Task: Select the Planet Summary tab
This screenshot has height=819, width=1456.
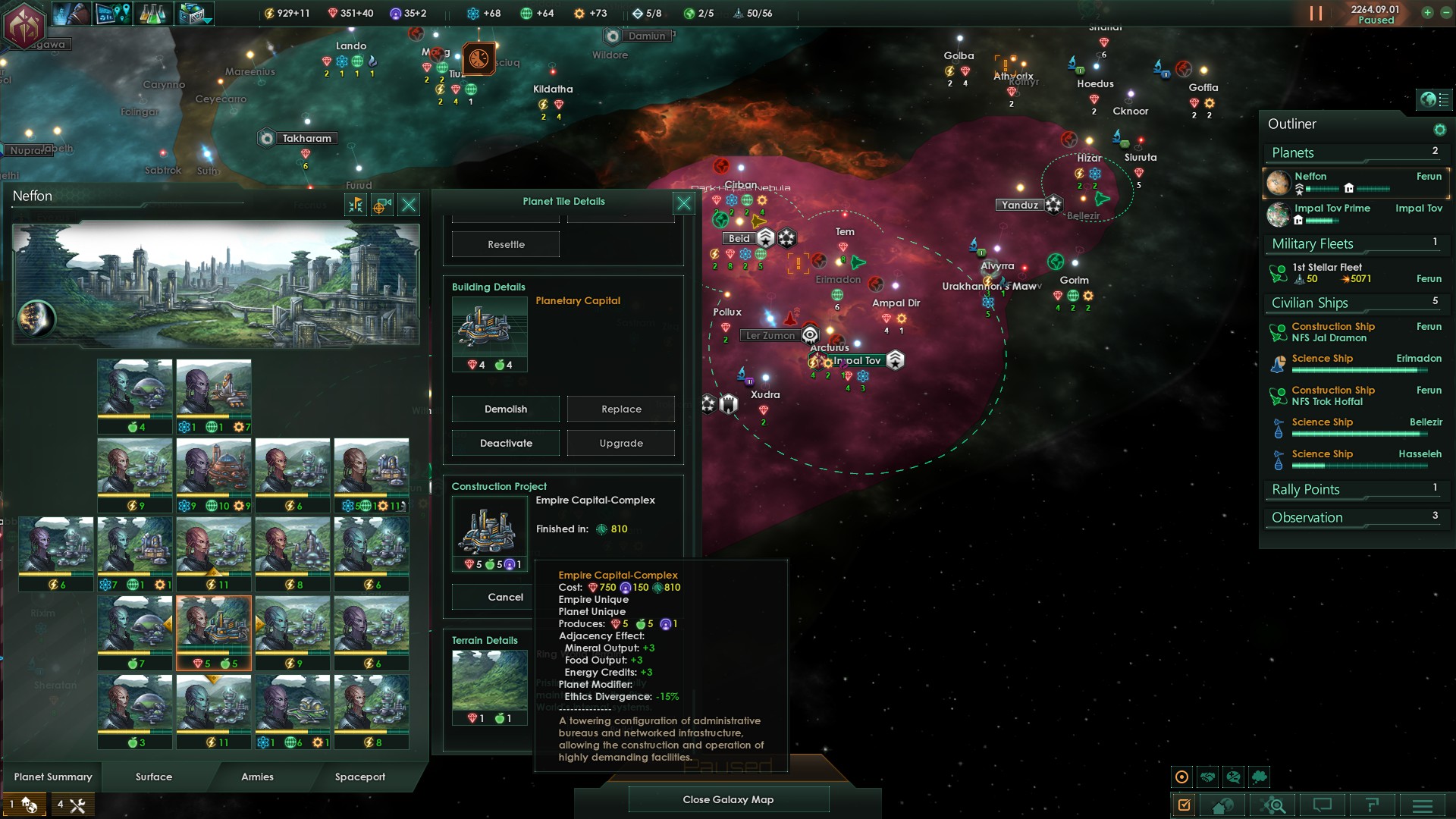Action: (53, 777)
